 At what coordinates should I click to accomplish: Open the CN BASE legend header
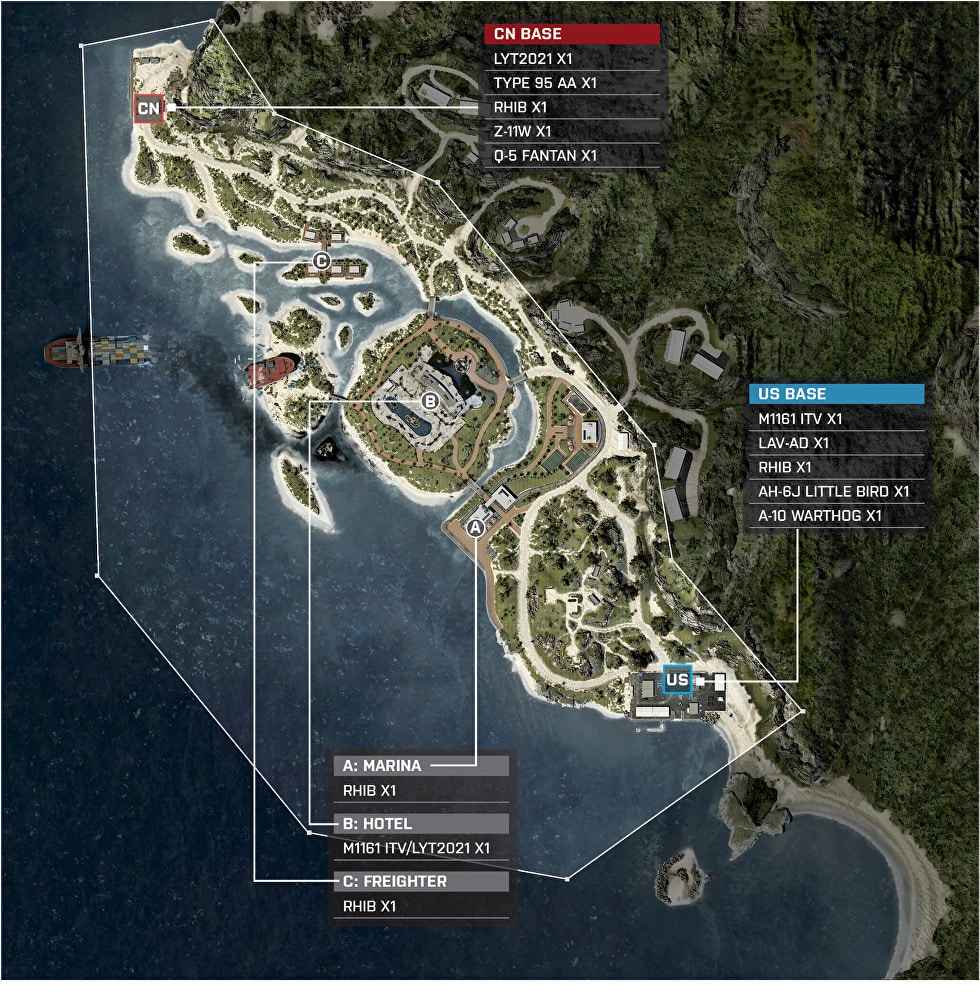(x=572, y=34)
